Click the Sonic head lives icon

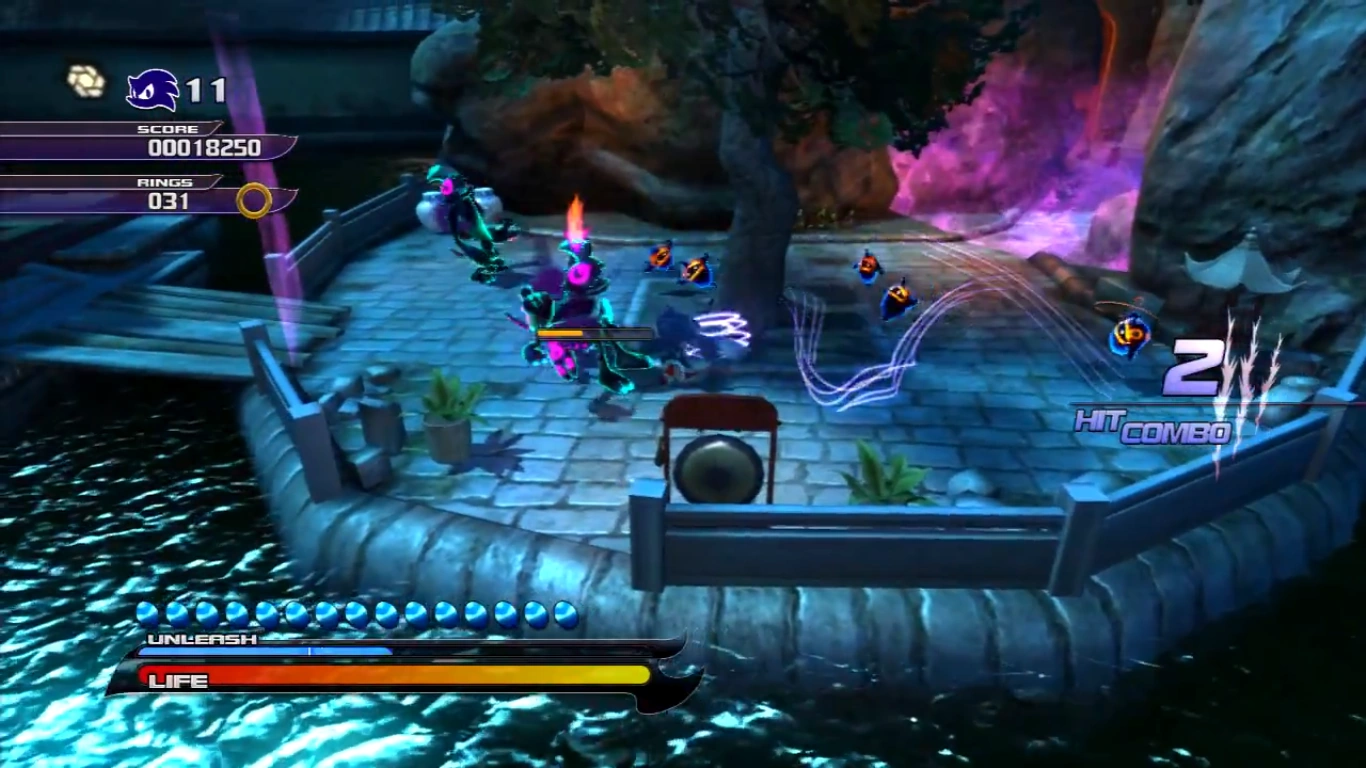click(152, 90)
